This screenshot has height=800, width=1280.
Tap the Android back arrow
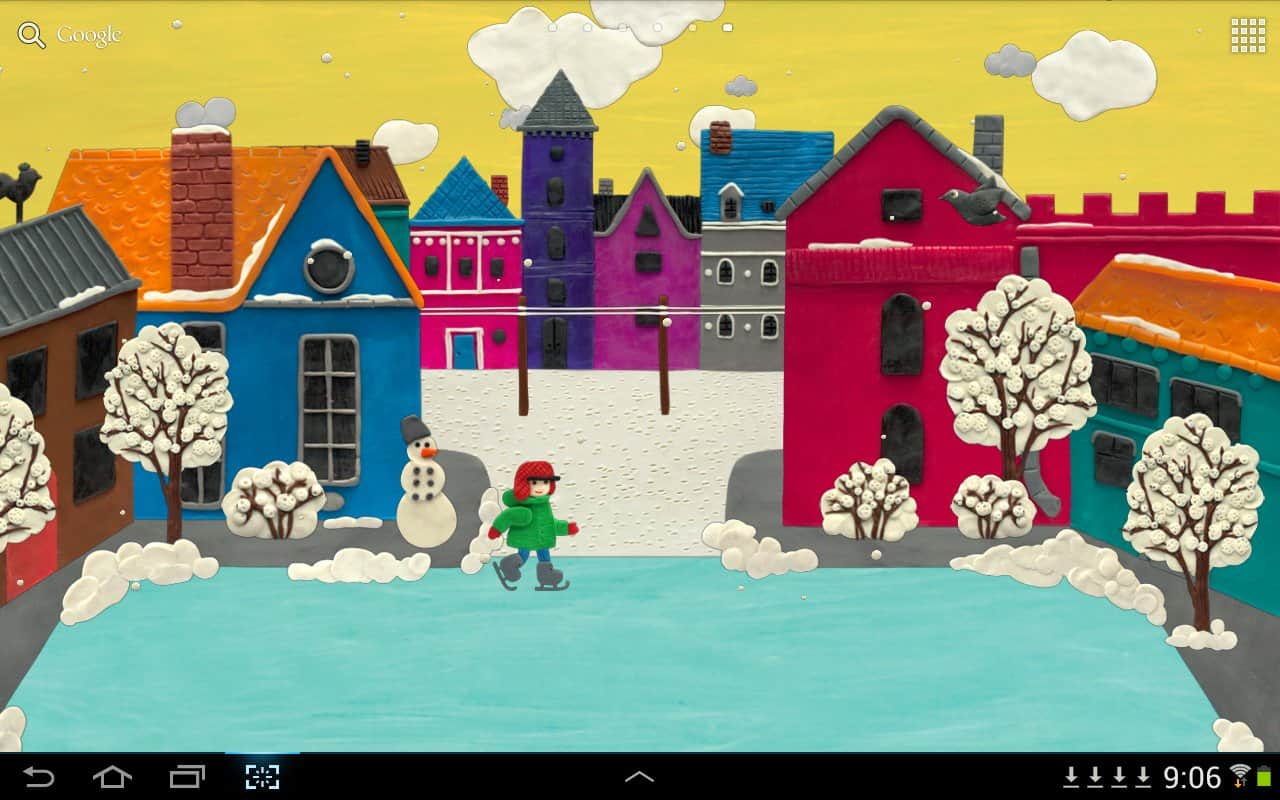(x=39, y=777)
